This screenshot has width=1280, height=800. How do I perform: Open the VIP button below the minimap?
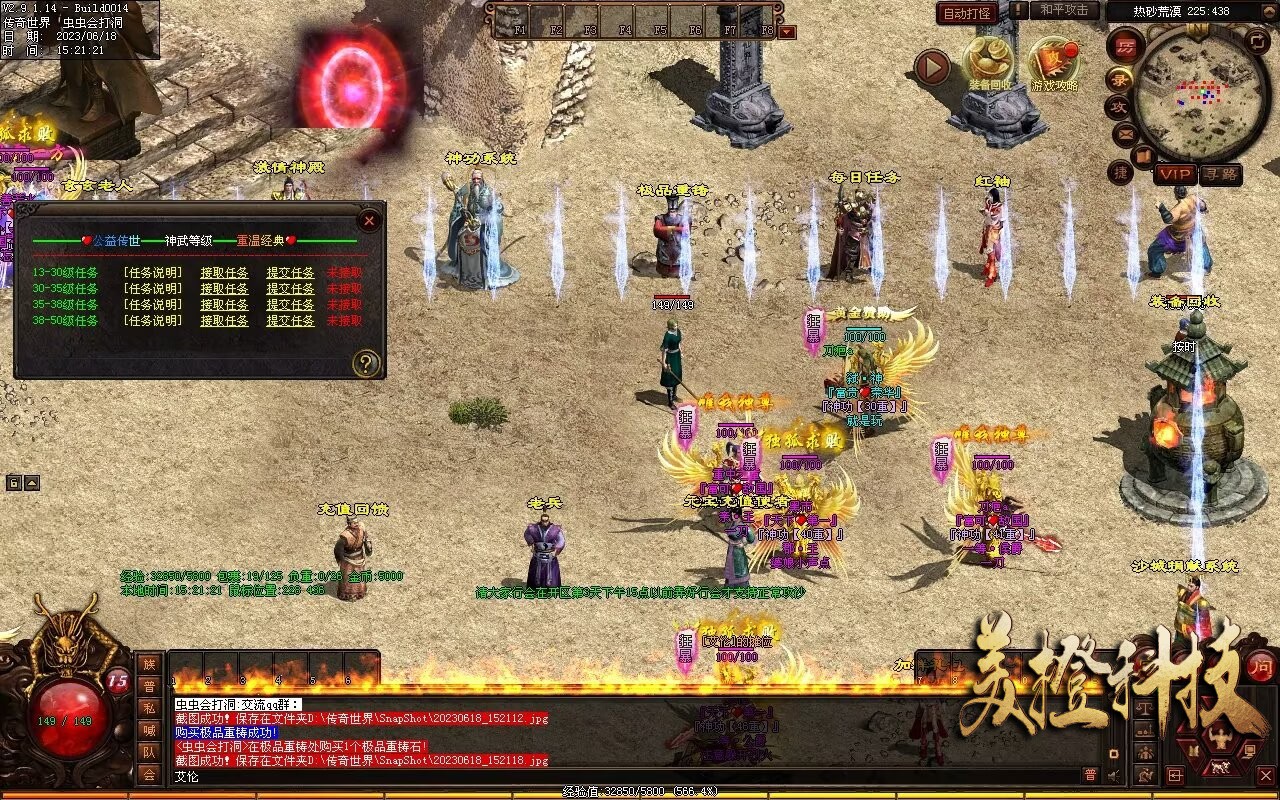point(1176,174)
